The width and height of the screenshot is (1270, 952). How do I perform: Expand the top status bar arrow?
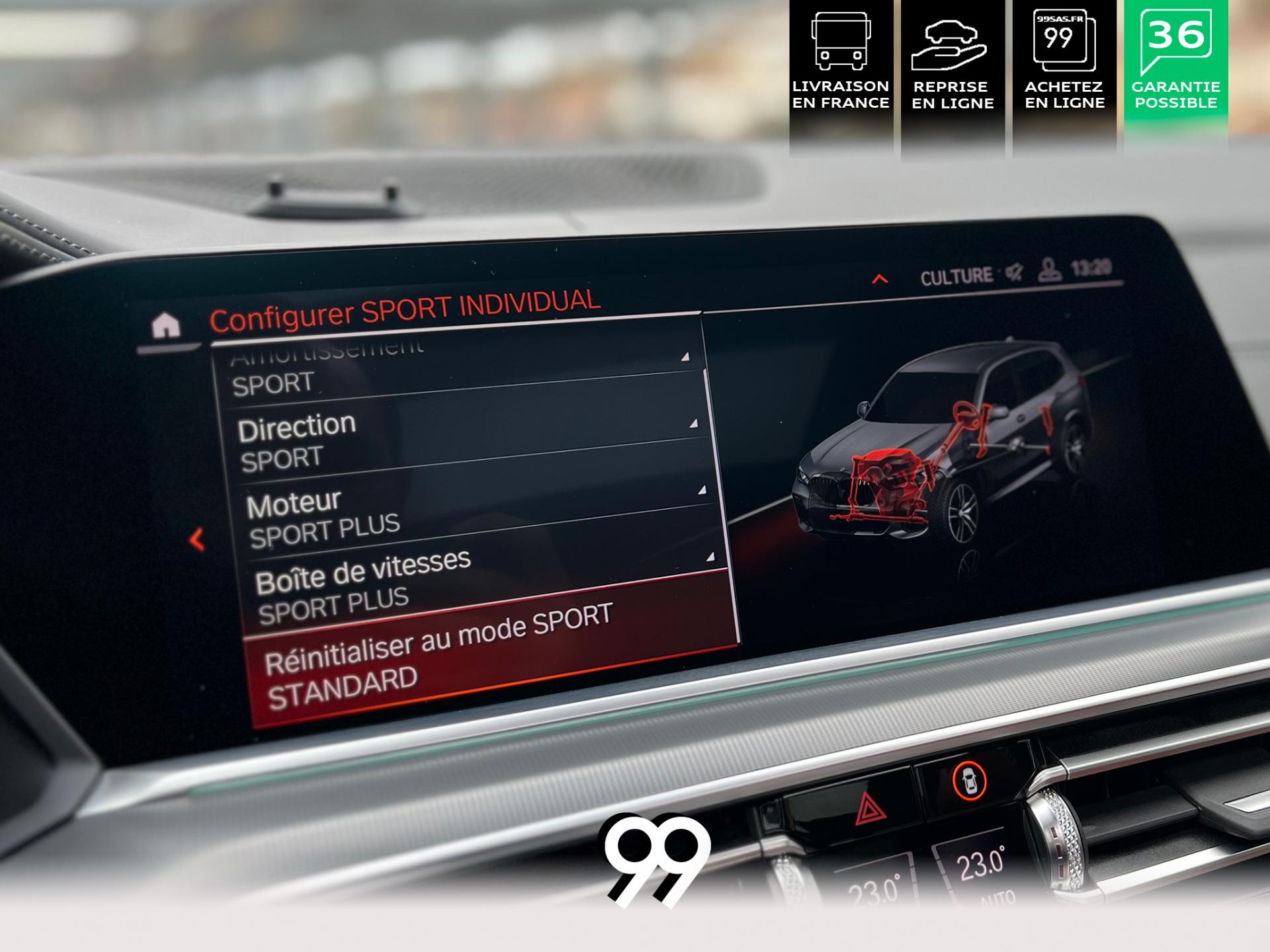(879, 279)
